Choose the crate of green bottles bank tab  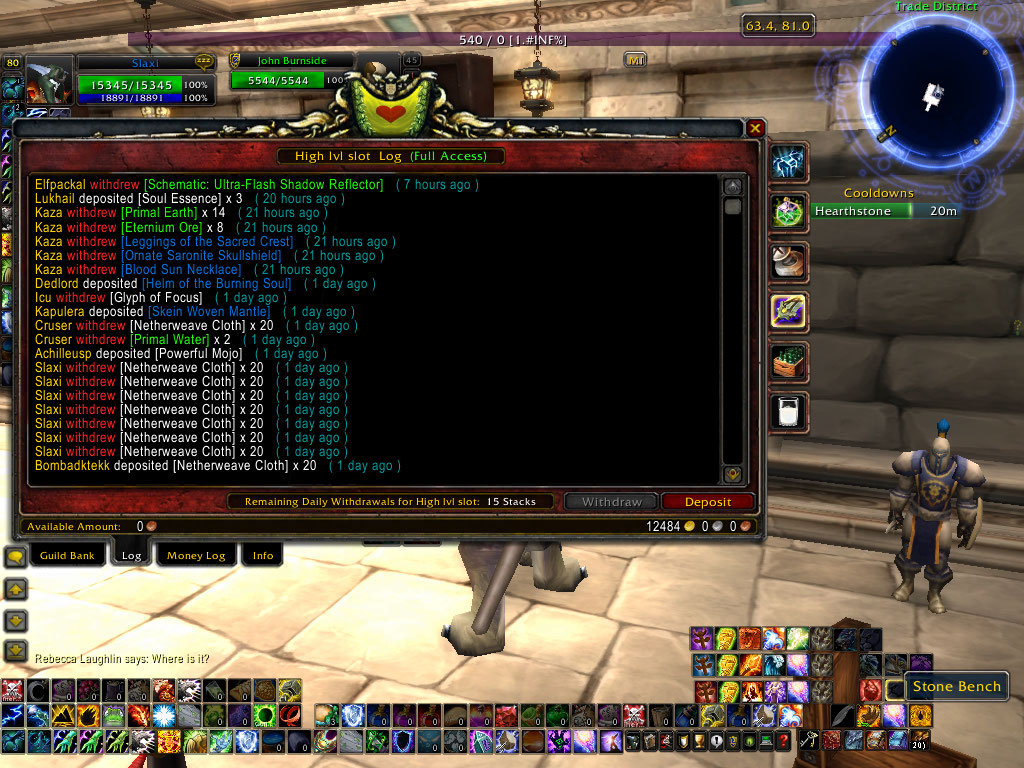(x=789, y=361)
